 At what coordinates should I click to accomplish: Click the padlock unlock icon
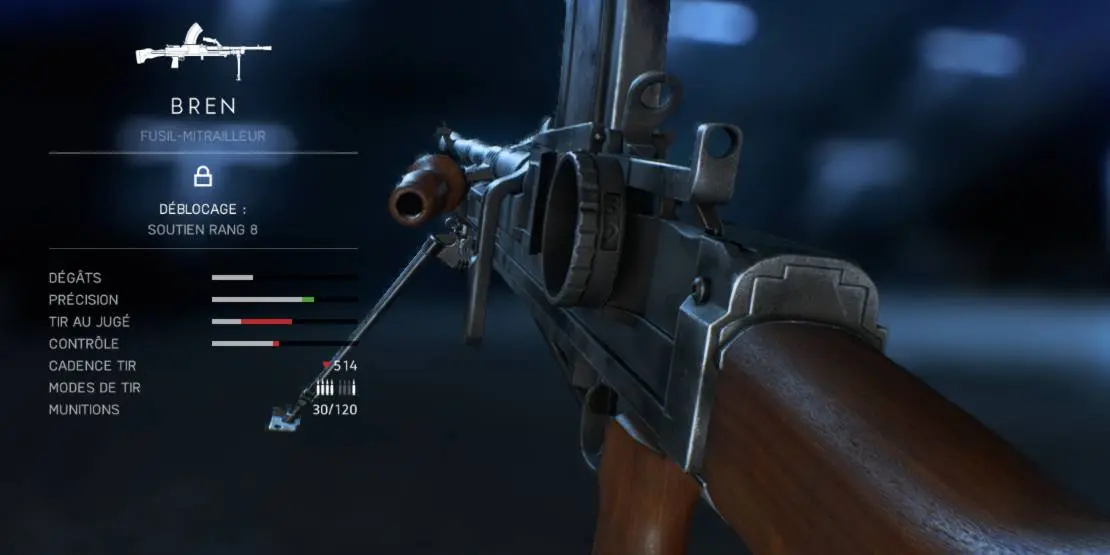point(203,177)
